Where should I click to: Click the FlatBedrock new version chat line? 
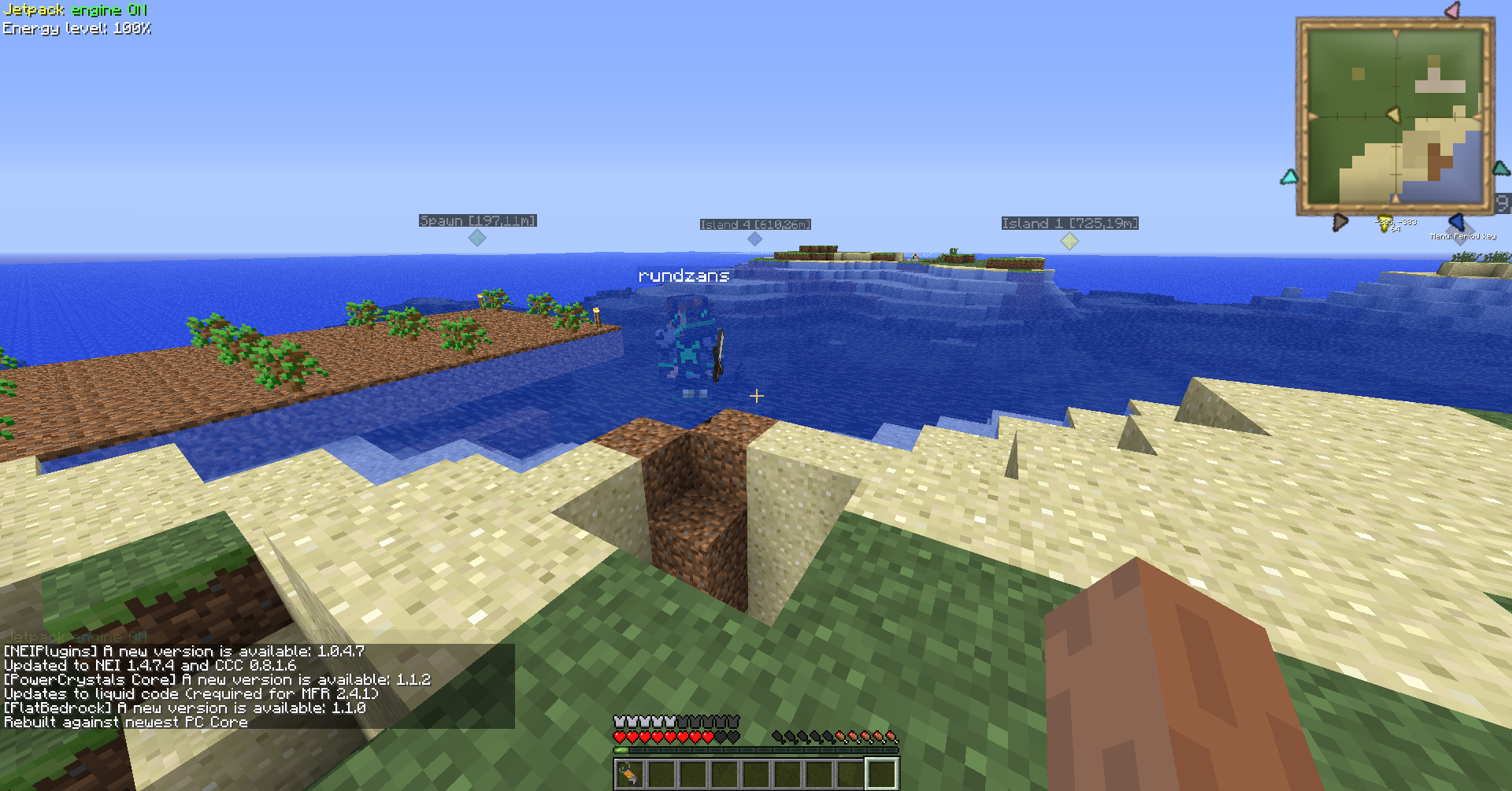(x=185, y=708)
